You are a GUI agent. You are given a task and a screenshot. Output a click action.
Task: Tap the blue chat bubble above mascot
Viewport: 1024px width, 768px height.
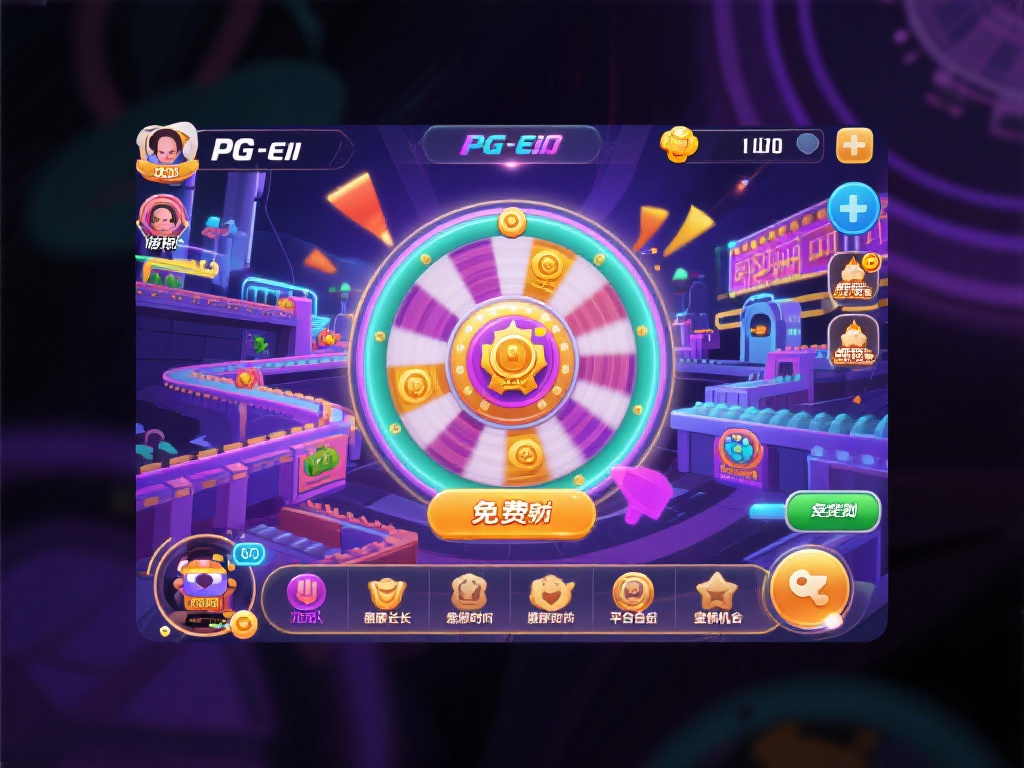249,553
